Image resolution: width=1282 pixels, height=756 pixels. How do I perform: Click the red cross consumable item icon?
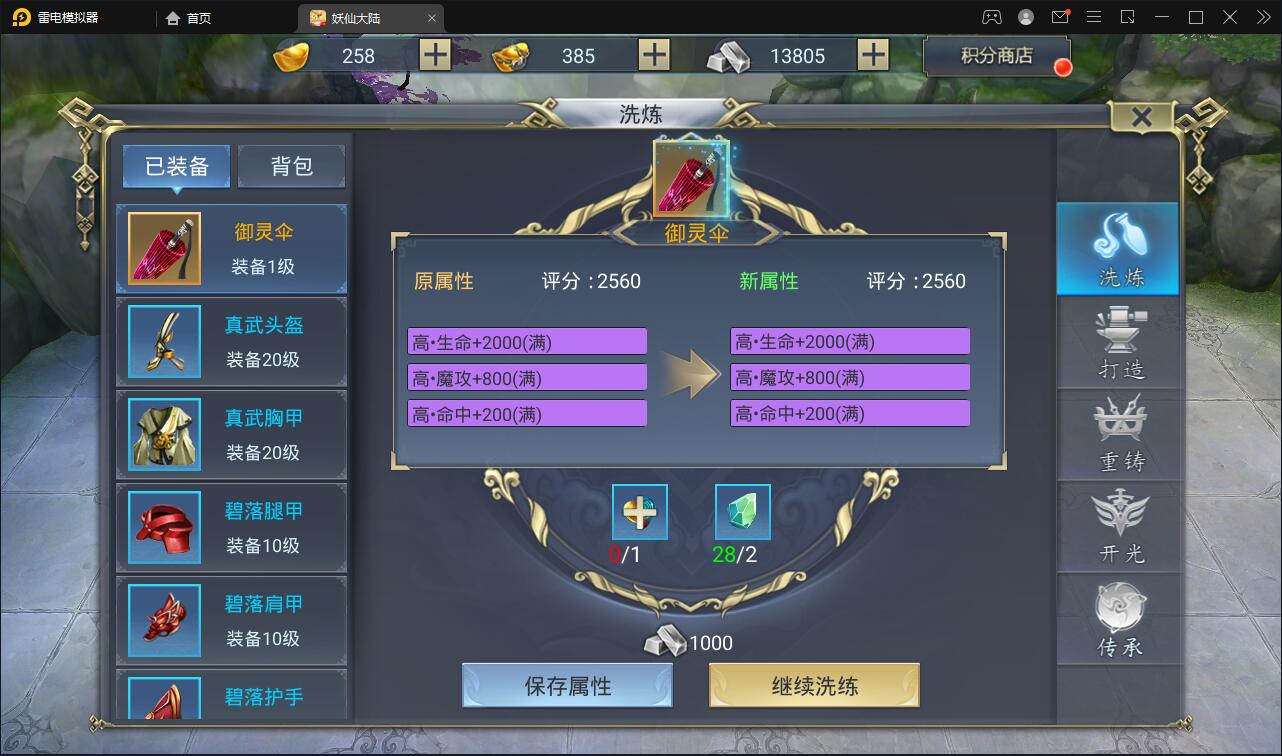point(639,511)
